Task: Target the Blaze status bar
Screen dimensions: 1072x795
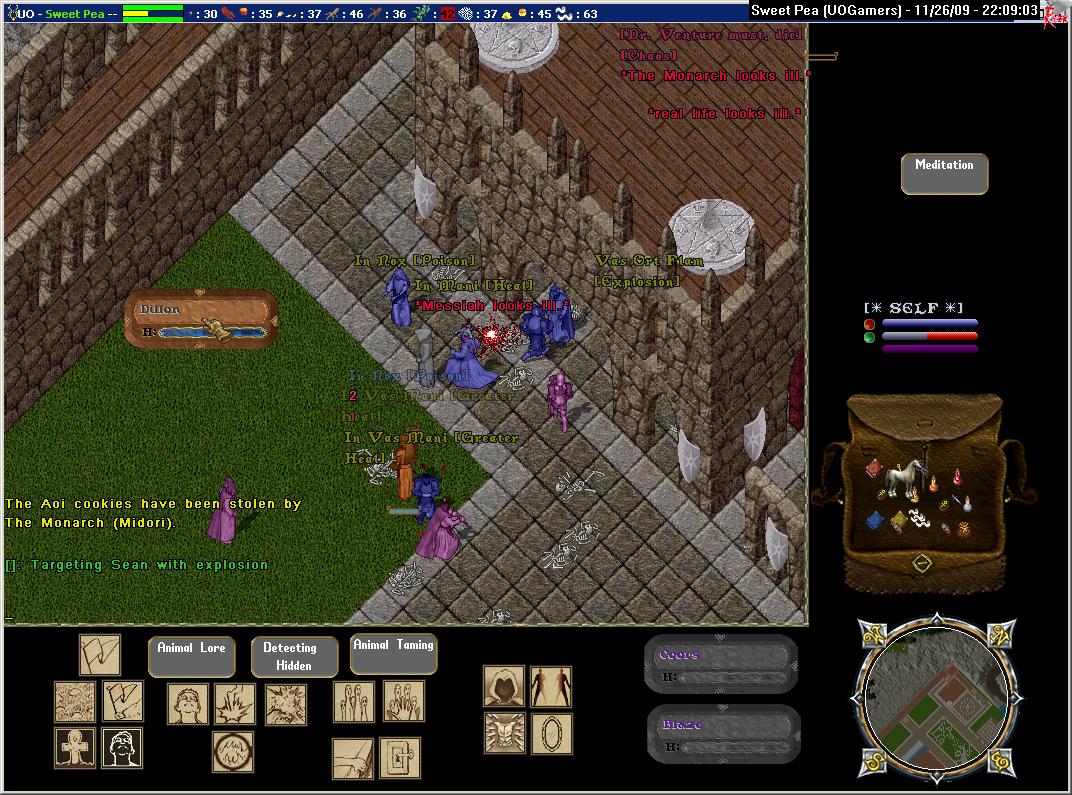Action: [x=723, y=733]
